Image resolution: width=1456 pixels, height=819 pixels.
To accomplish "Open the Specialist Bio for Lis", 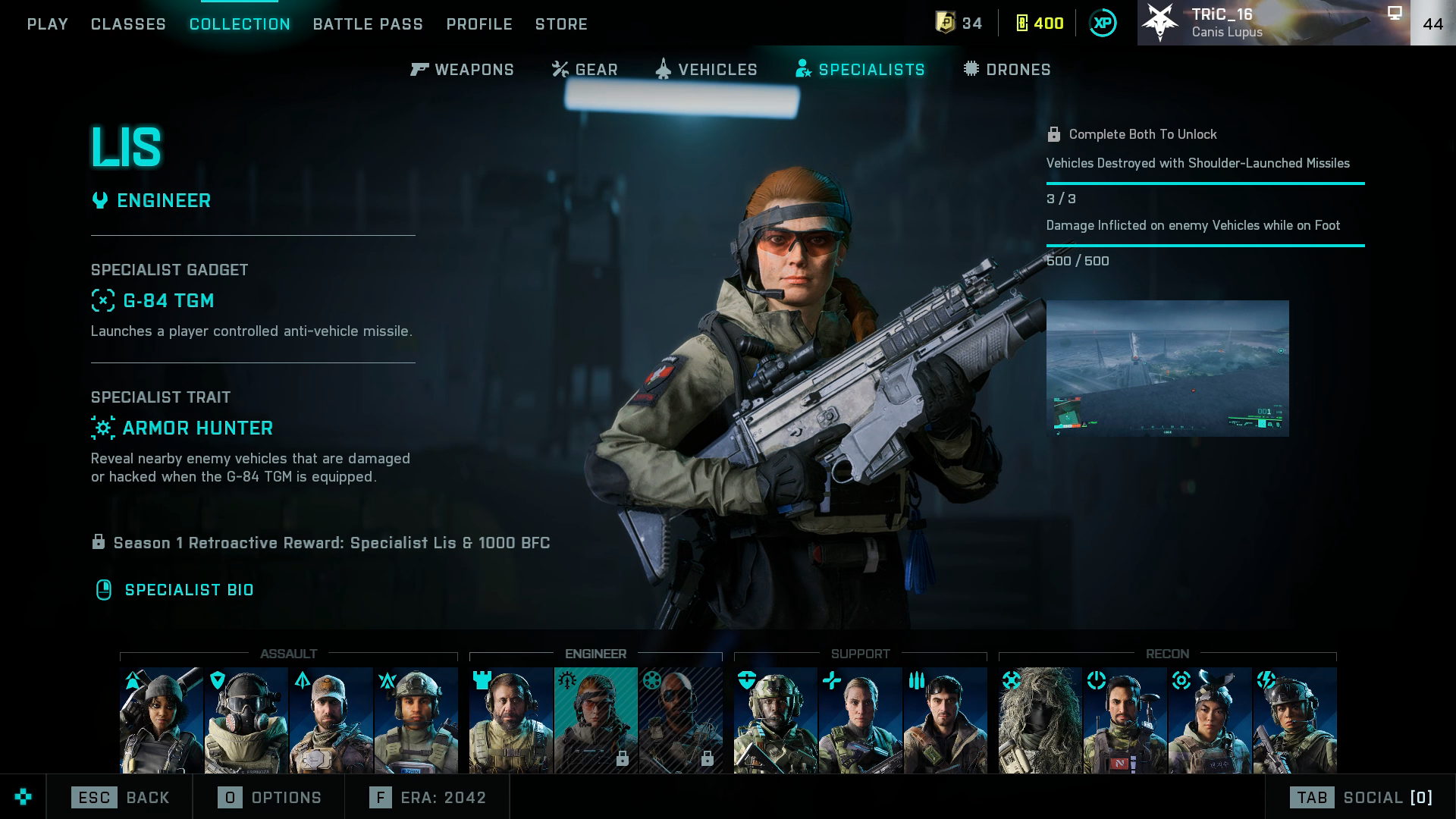I will (x=189, y=590).
